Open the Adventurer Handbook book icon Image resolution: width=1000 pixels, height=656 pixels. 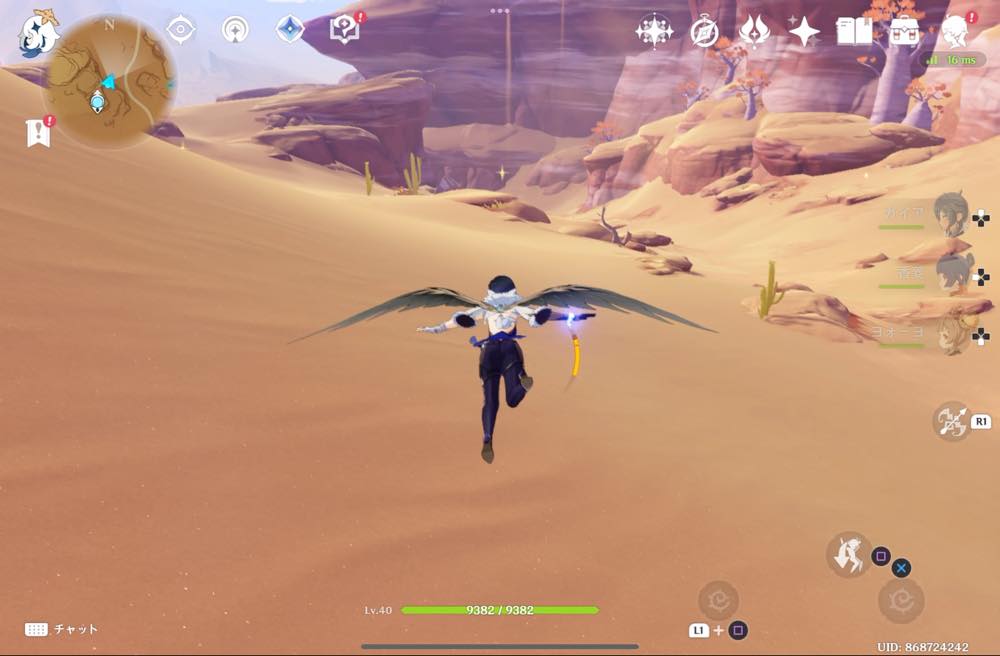click(854, 31)
